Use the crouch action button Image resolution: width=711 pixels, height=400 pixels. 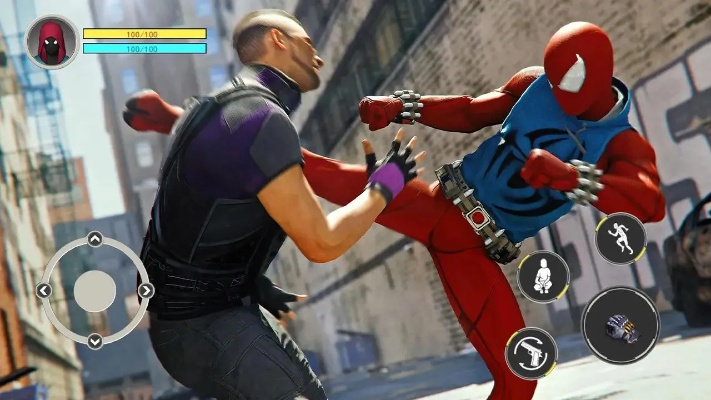tap(543, 276)
